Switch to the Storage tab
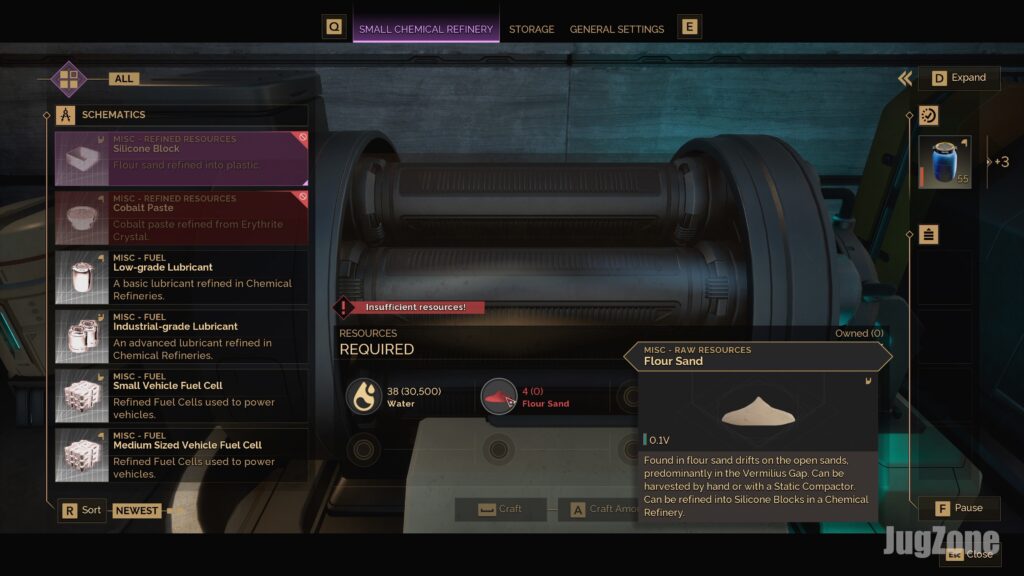This screenshot has height=576, width=1024. [x=531, y=29]
